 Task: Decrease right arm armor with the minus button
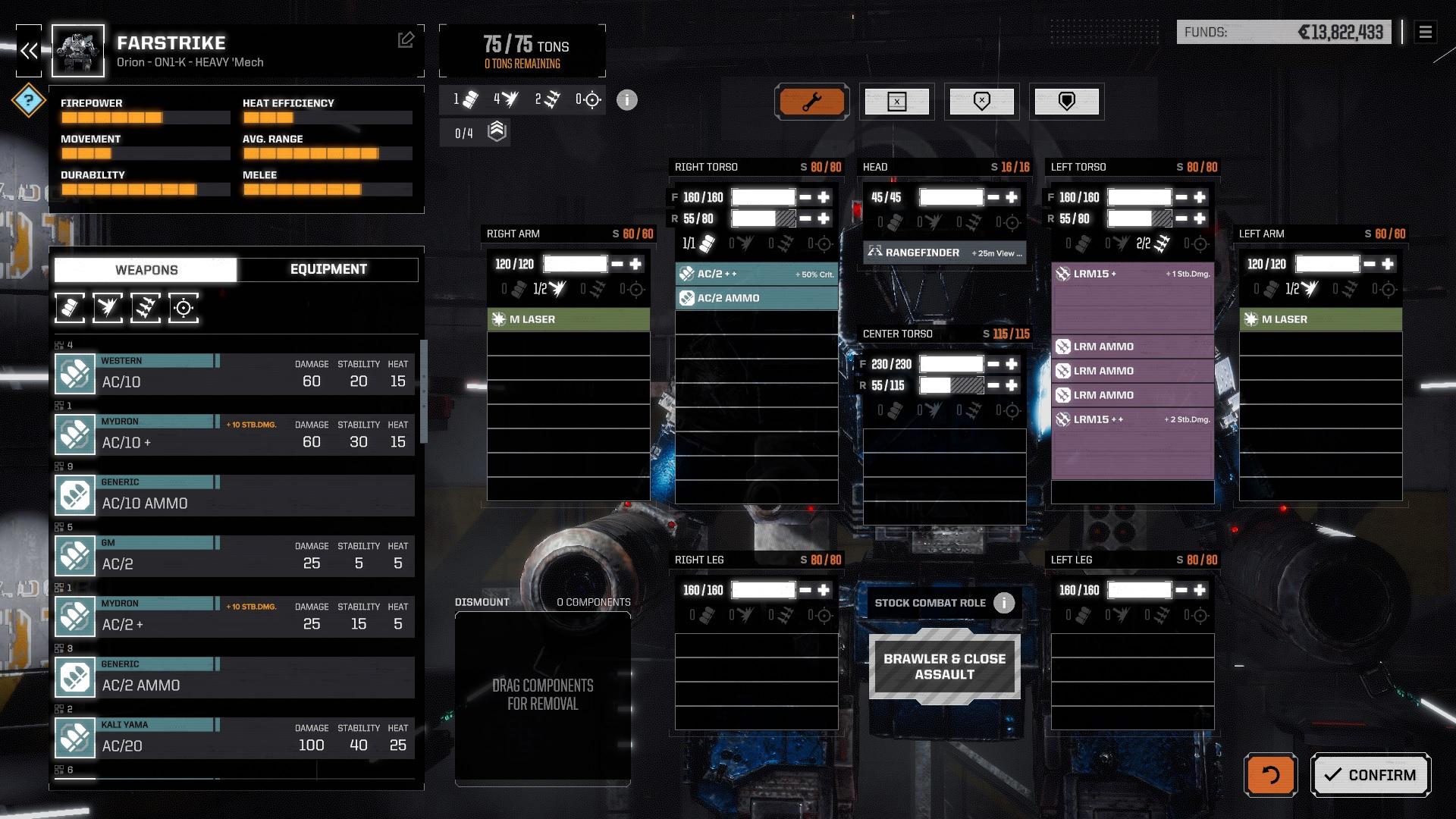click(x=617, y=264)
